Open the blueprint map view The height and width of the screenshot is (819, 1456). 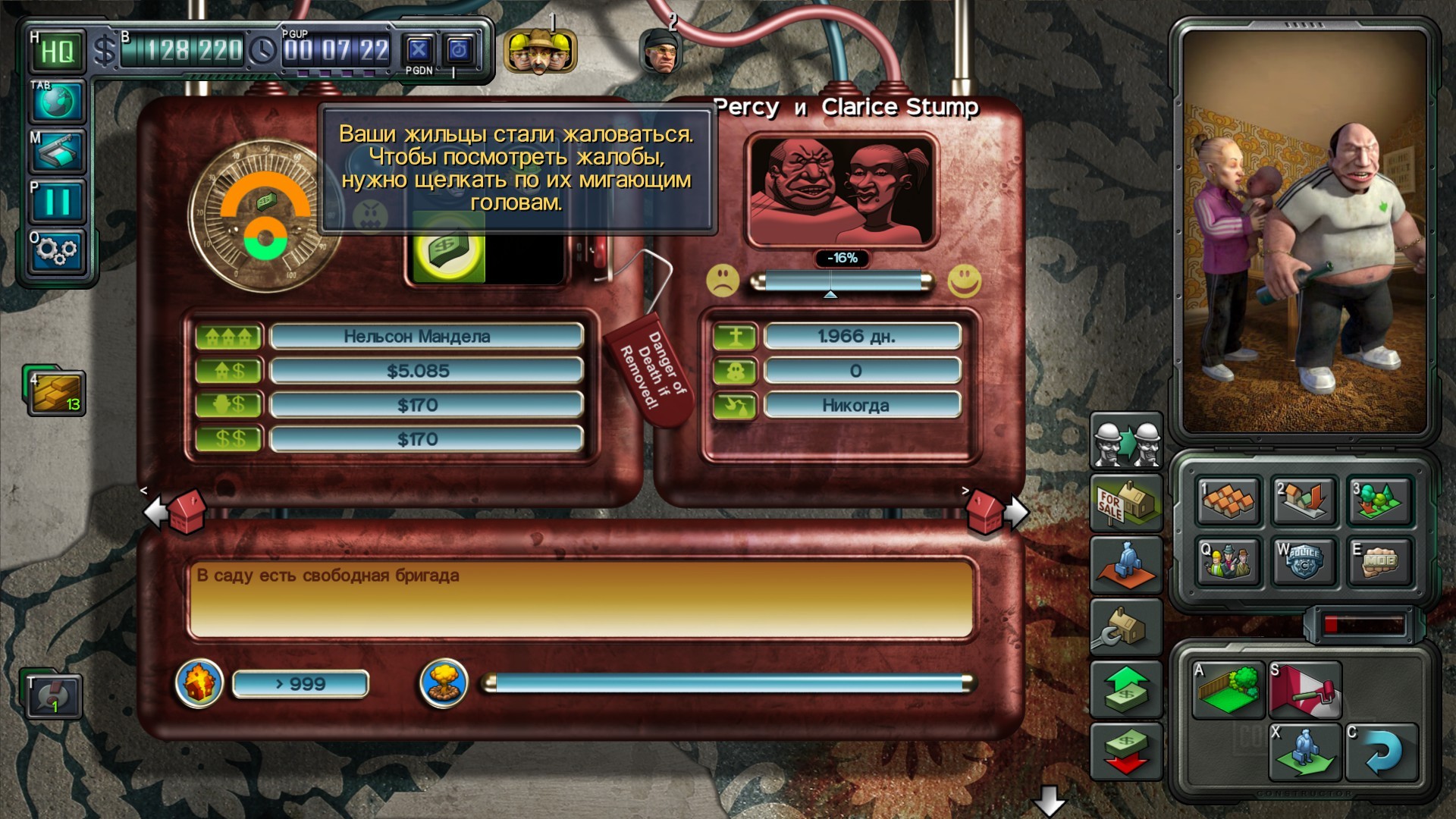57,151
